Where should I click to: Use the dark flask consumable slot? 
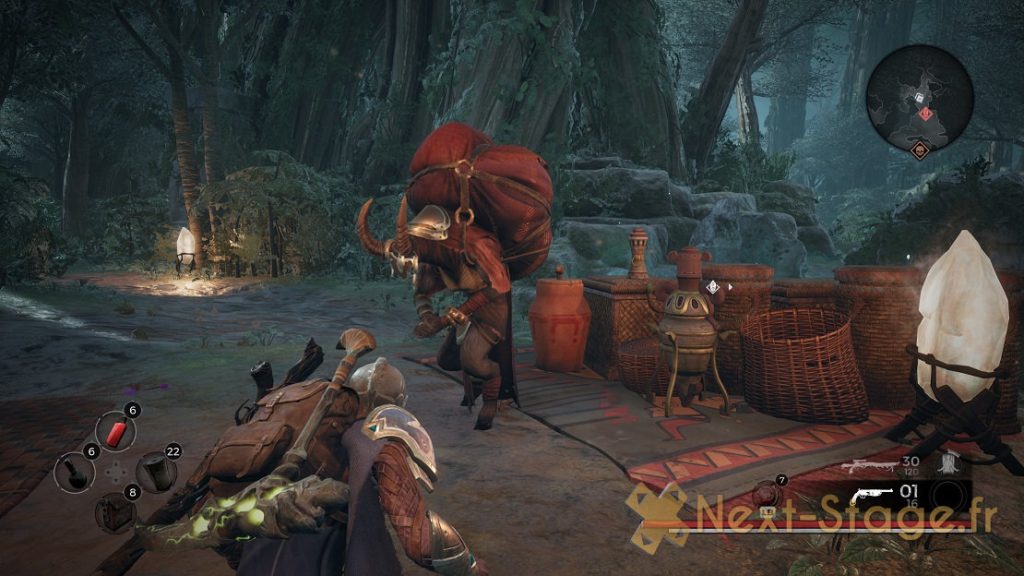click(75, 470)
